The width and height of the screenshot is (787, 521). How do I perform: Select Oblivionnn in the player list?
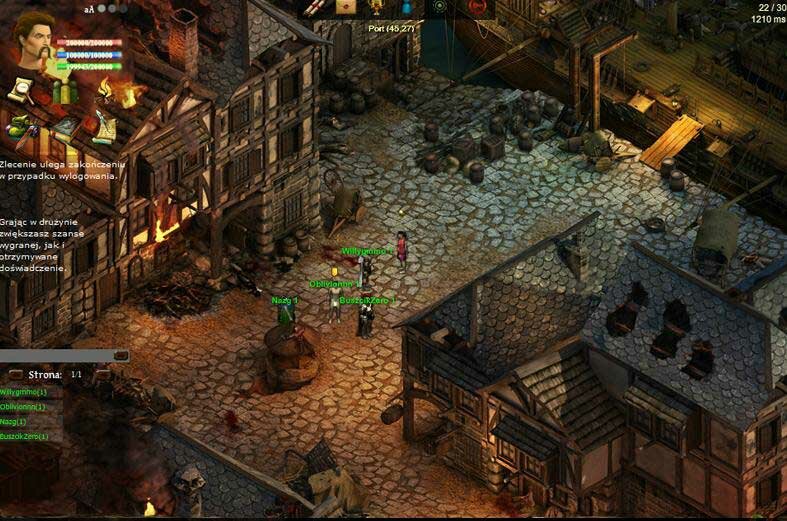24,407
